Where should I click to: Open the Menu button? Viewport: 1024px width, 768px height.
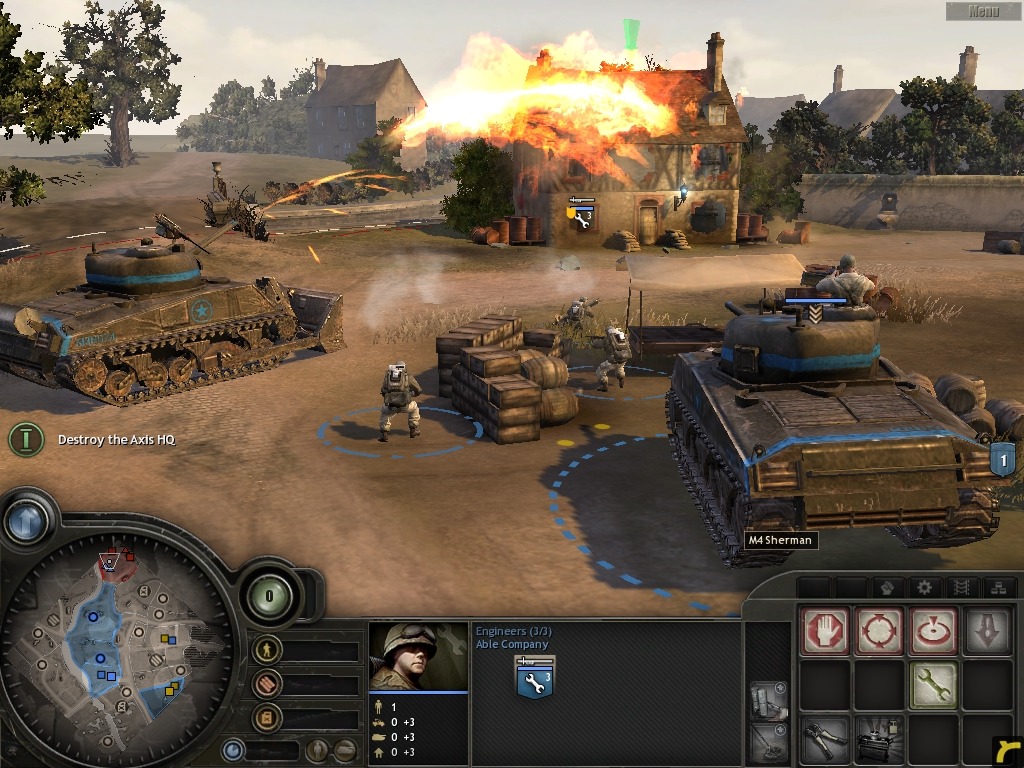(983, 11)
